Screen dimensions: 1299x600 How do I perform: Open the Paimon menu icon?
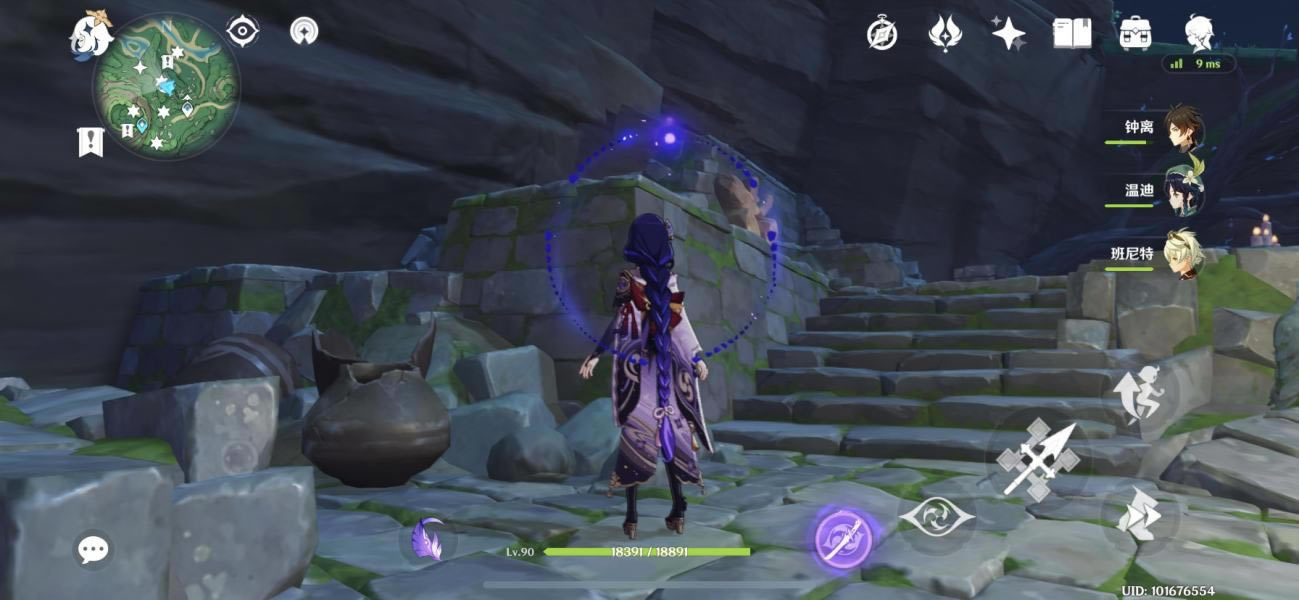coord(90,34)
